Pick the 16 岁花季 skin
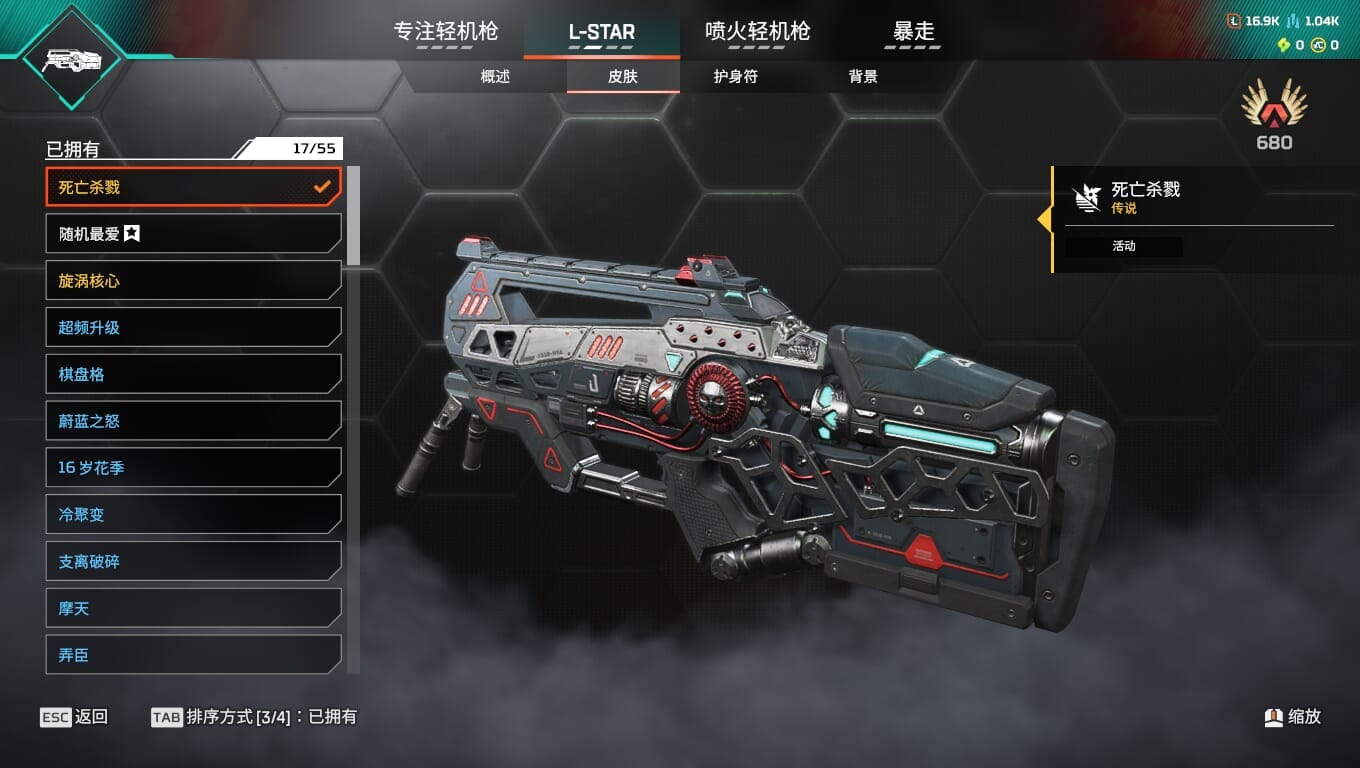This screenshot has height=768, width=1360. click(193, 467)
